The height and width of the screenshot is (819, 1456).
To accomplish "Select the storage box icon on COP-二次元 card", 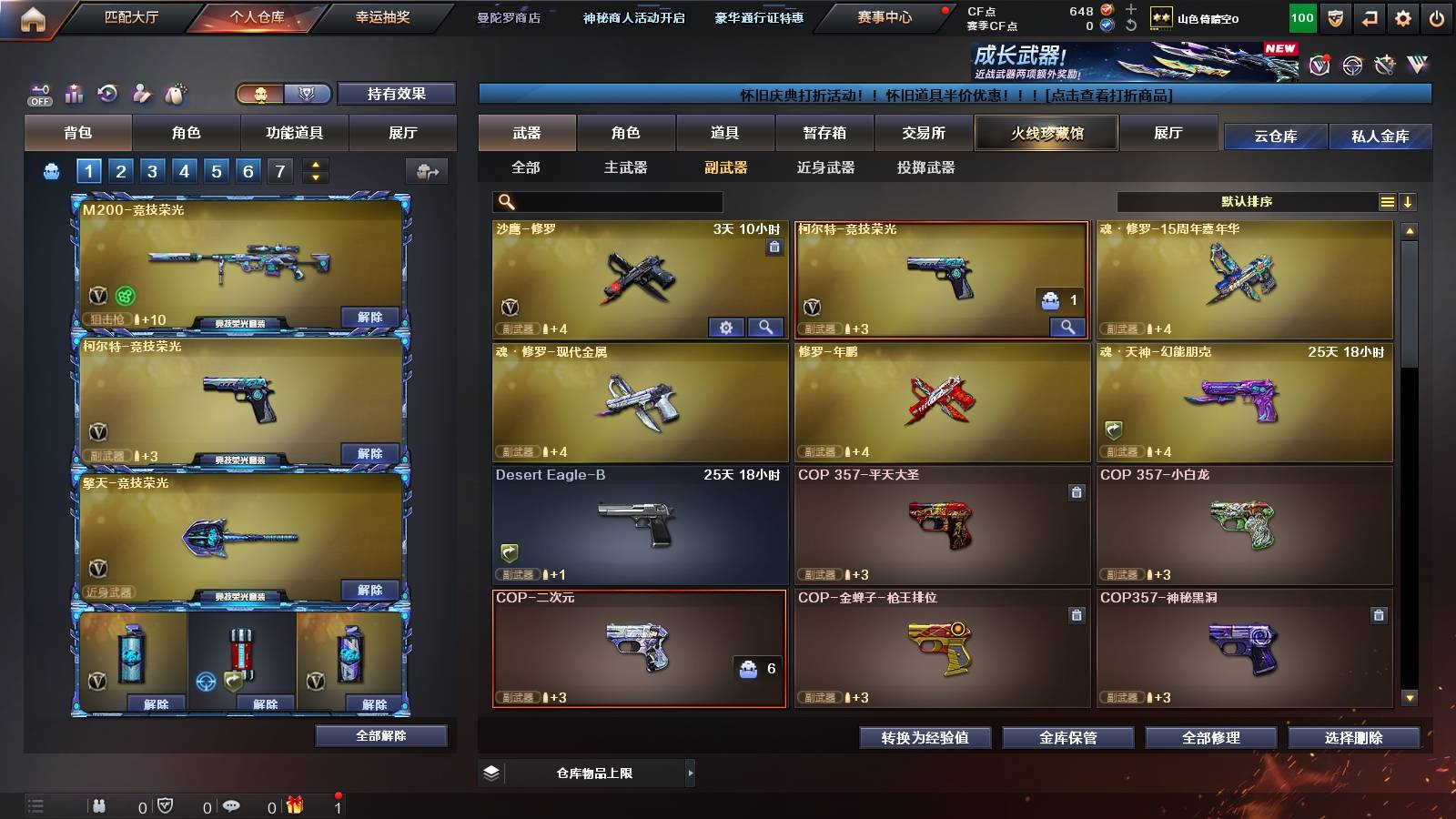I will (747, 667).
